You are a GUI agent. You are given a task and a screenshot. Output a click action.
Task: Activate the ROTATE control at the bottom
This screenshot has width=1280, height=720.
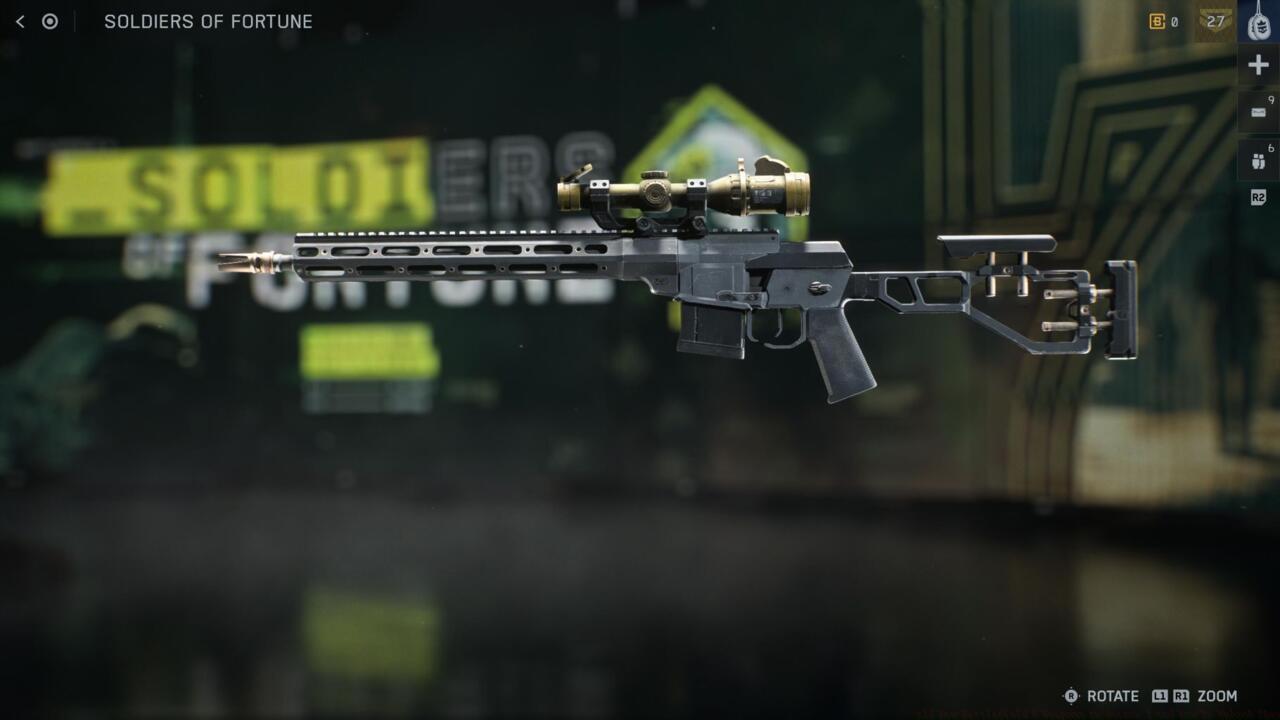1114,697
